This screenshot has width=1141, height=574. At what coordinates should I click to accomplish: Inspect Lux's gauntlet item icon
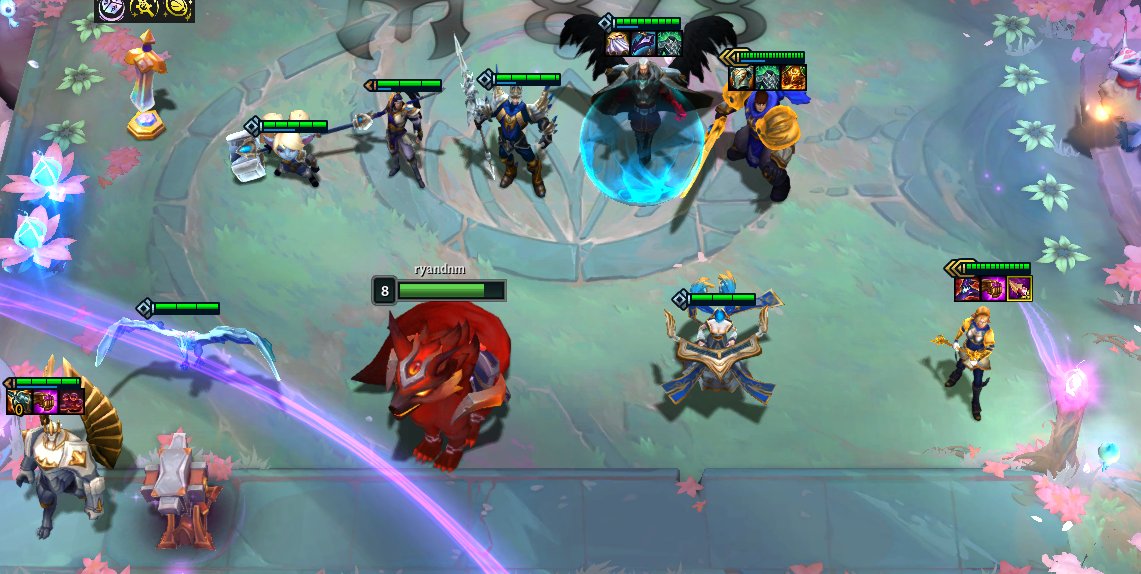pyautogui.click(x=993, y=289)
